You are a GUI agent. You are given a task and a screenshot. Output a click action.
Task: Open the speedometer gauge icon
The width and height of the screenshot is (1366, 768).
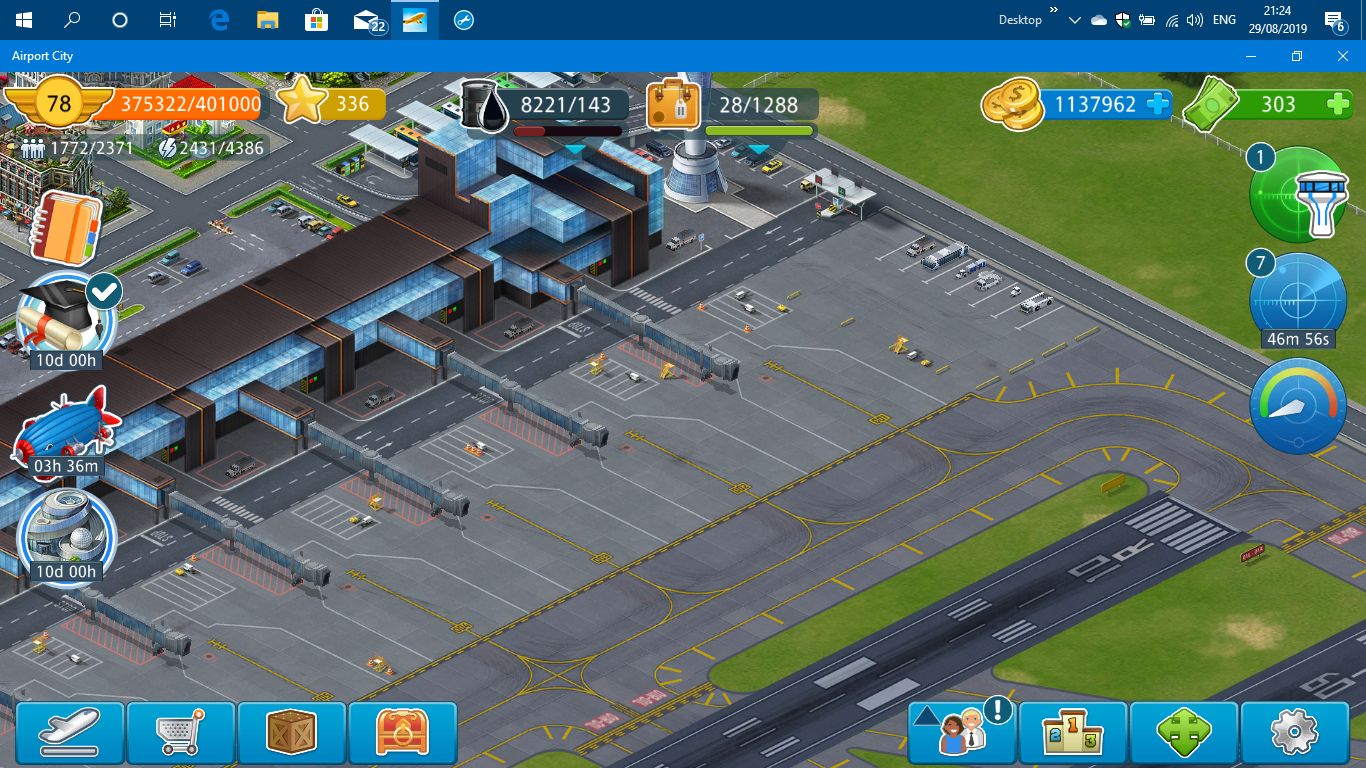1298,407
